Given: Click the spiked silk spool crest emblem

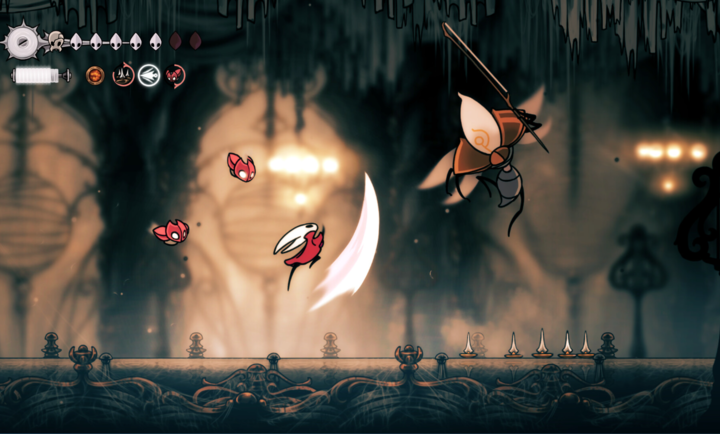Looking at the screenshot, I should [x=24, y=42].
